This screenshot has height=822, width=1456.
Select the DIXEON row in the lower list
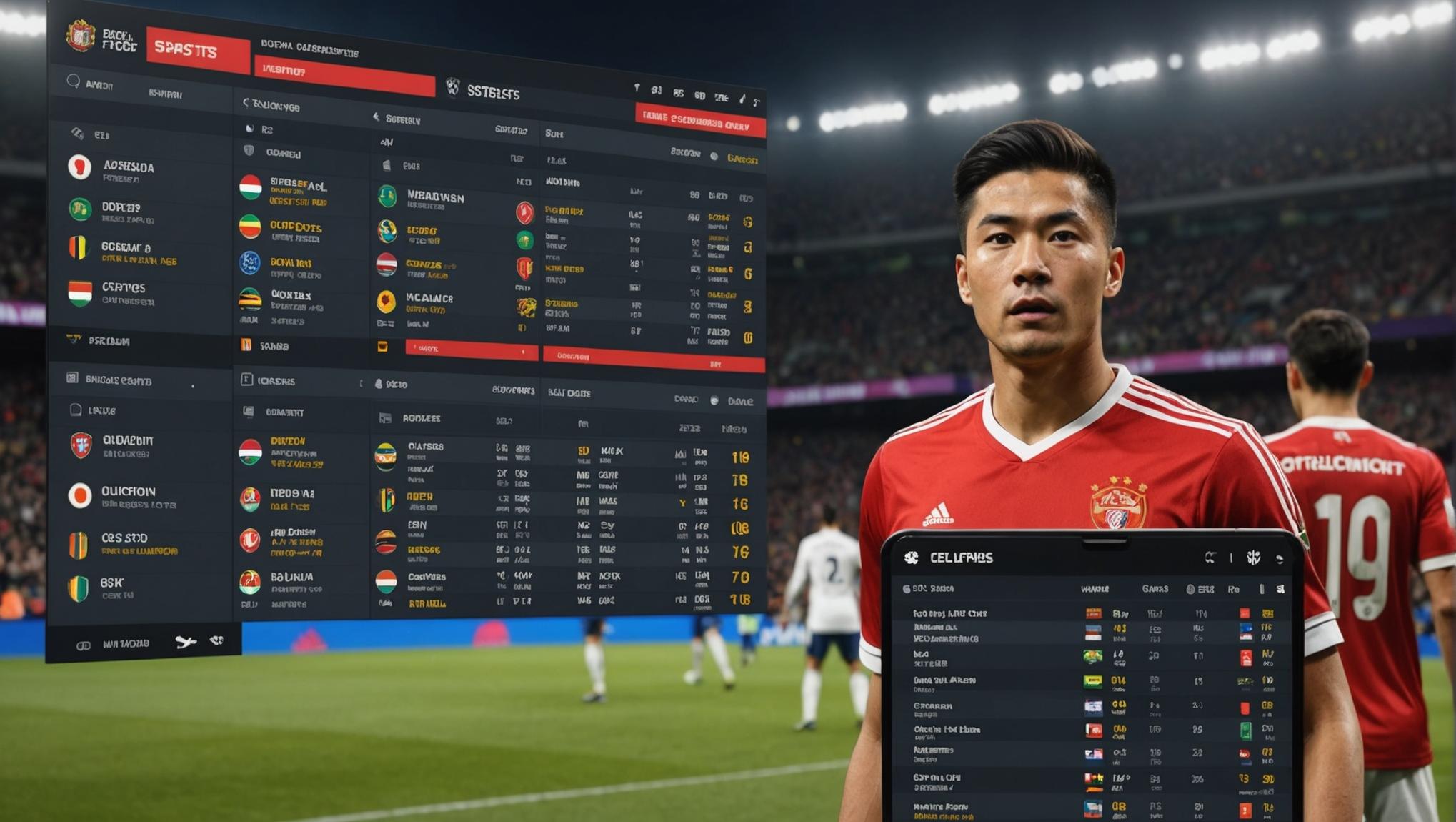[x=287, y=443]
